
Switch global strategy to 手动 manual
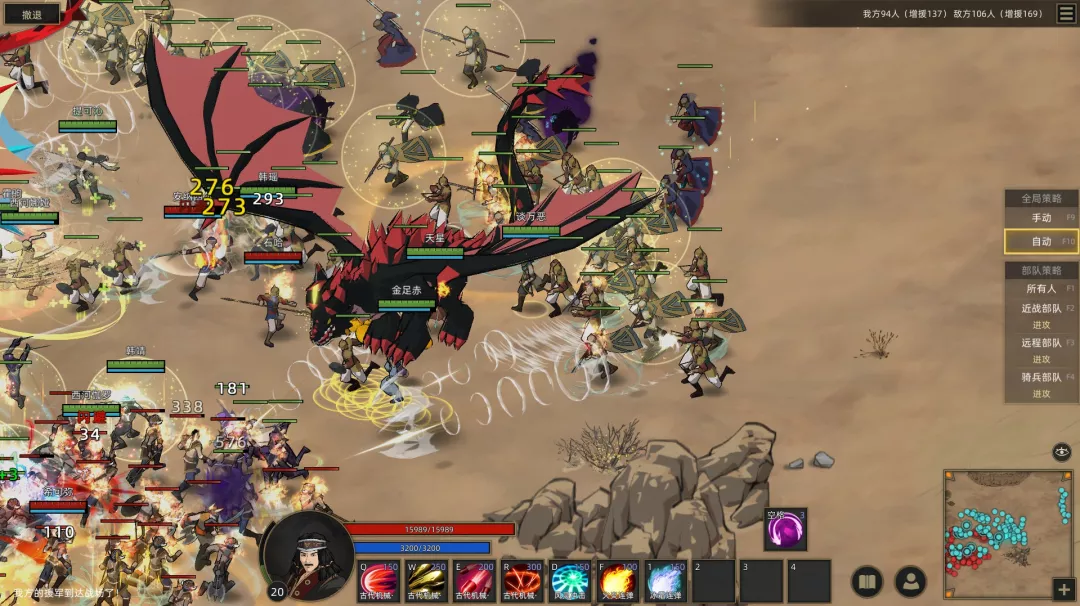click(x=1041, y=217)
